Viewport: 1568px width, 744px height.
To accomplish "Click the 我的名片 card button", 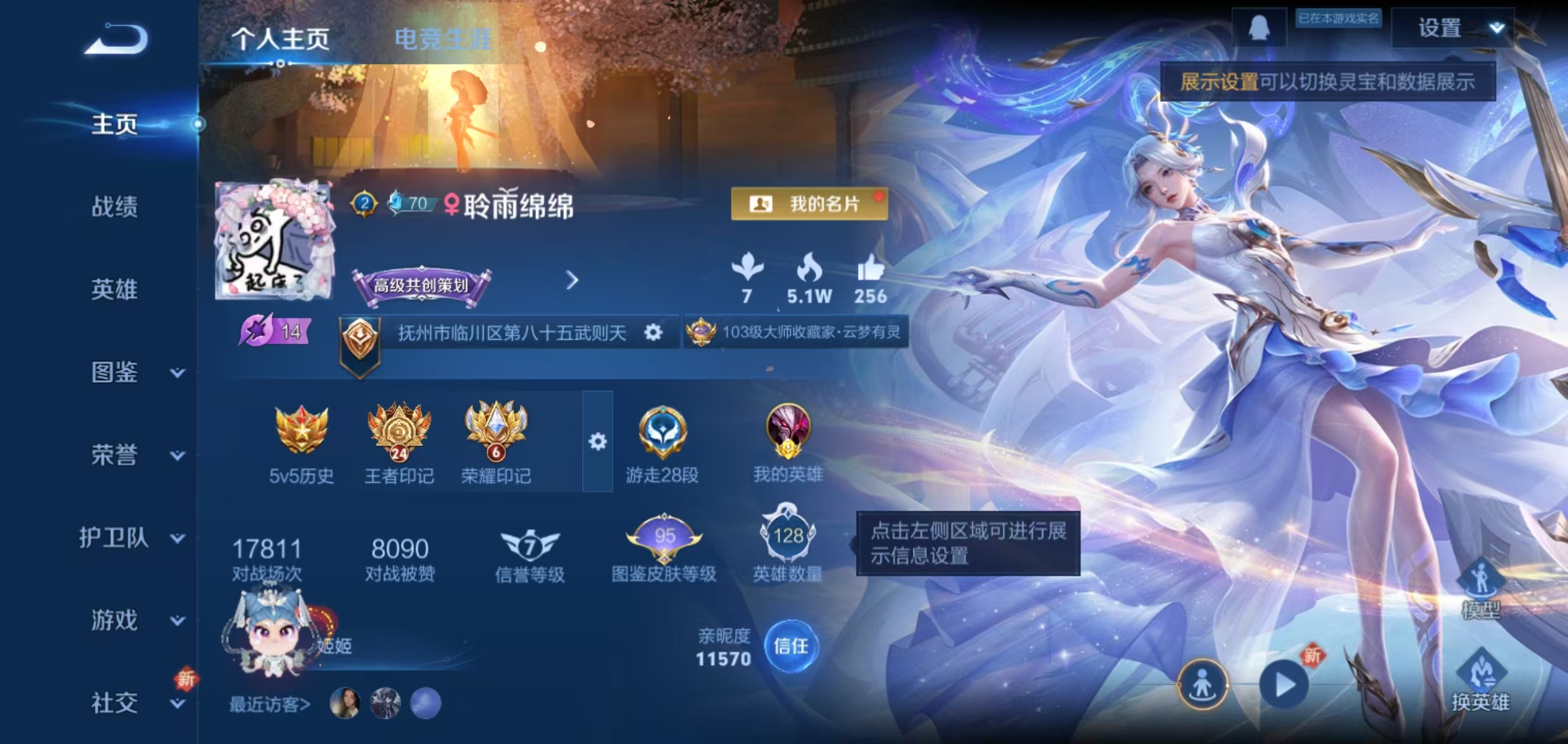I will [x=809, y=204].
